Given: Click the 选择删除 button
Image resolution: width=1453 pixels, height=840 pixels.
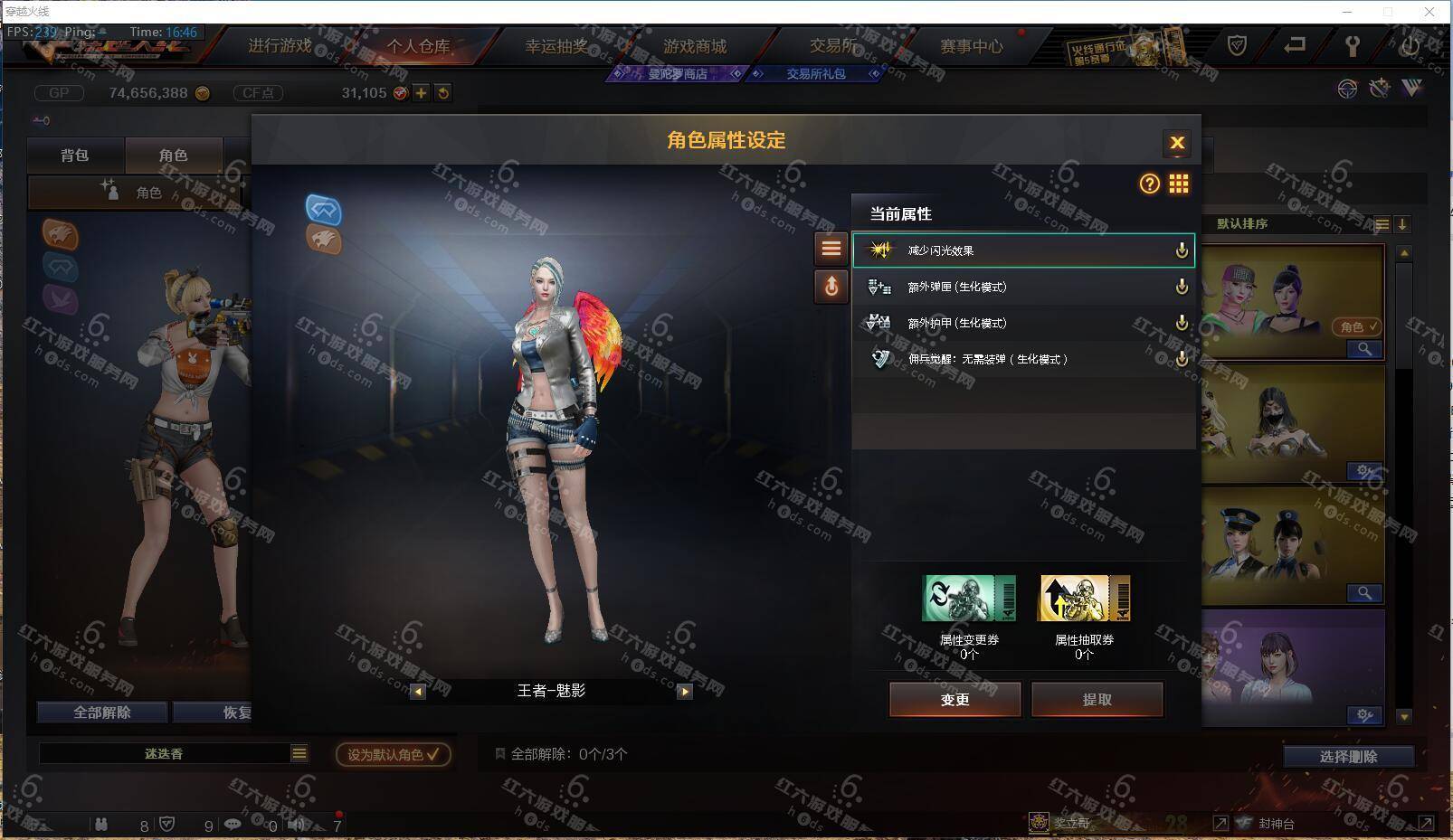Looking at the screenshot, I should [x=1348, y=757].
